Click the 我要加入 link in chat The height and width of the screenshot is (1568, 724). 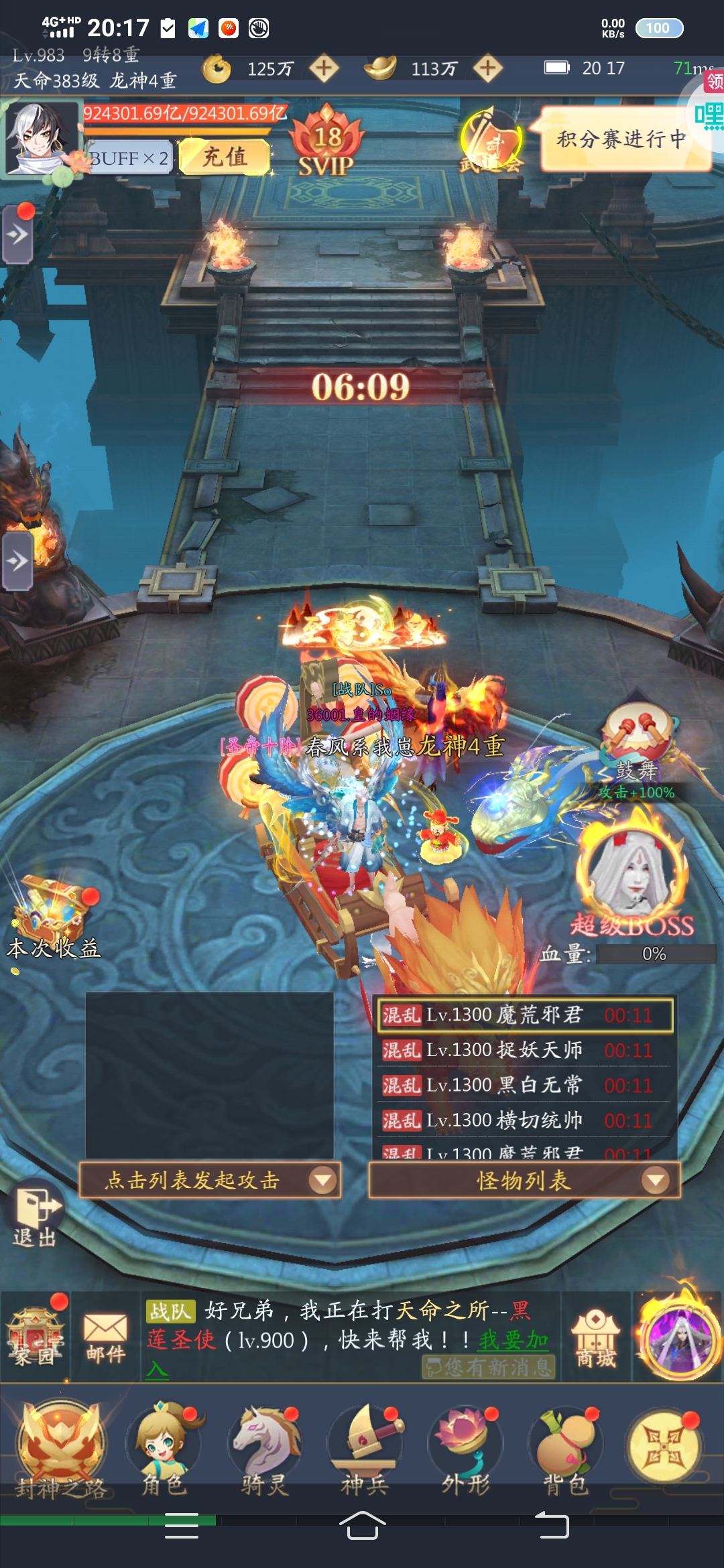click(513, 1340)
